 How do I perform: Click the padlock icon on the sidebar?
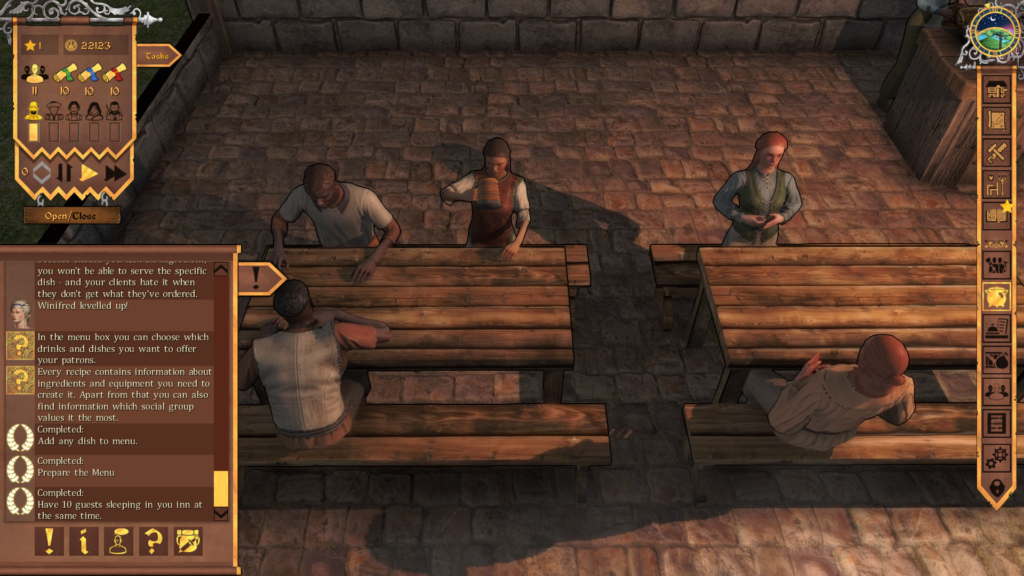(996, 488)
